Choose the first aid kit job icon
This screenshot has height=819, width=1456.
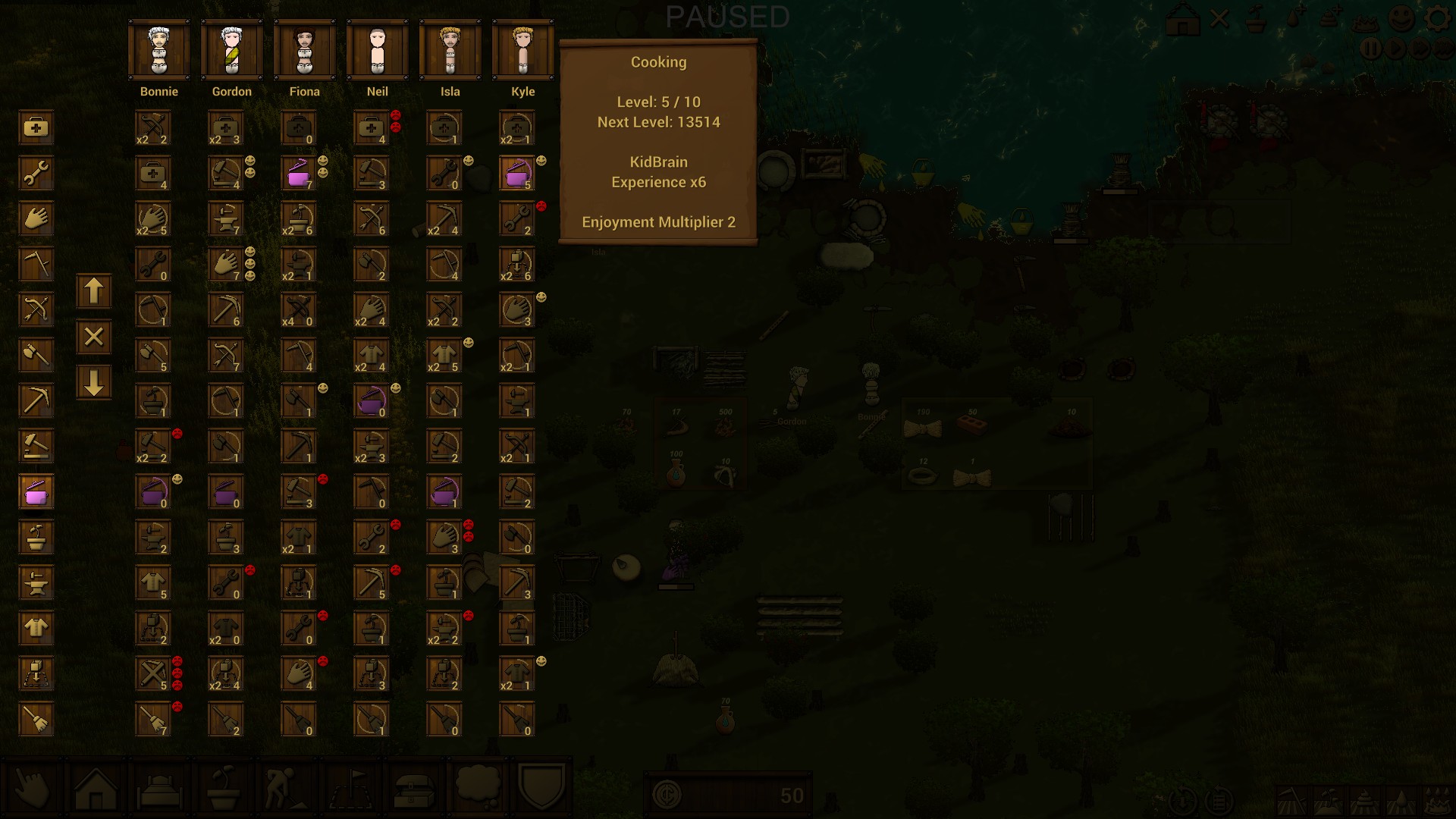(x=36, y=128)
